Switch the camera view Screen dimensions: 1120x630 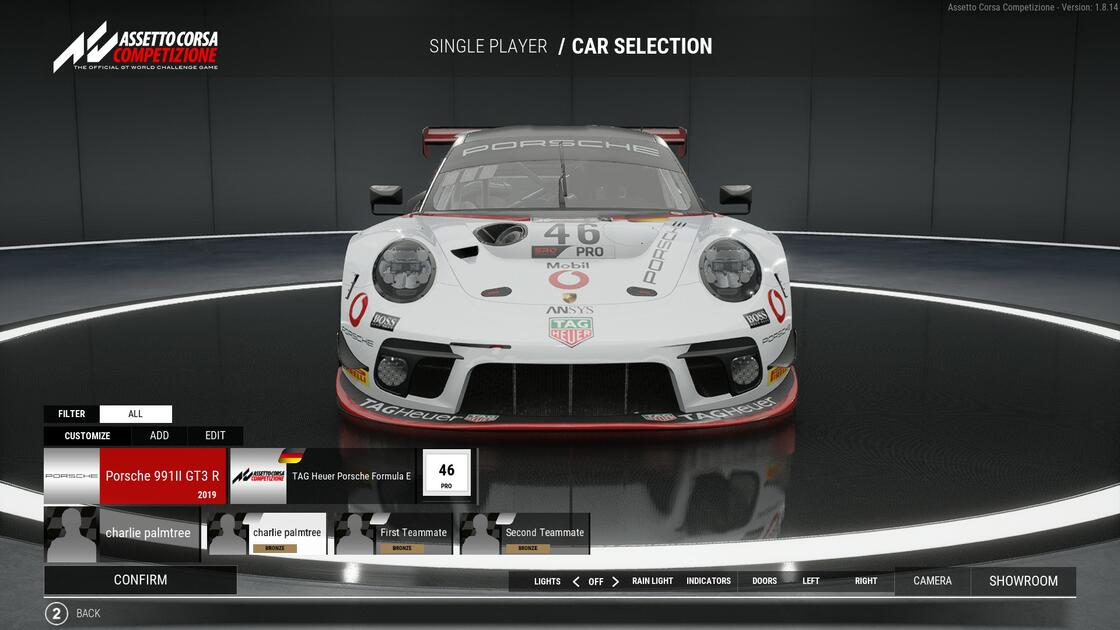[932, 581]
